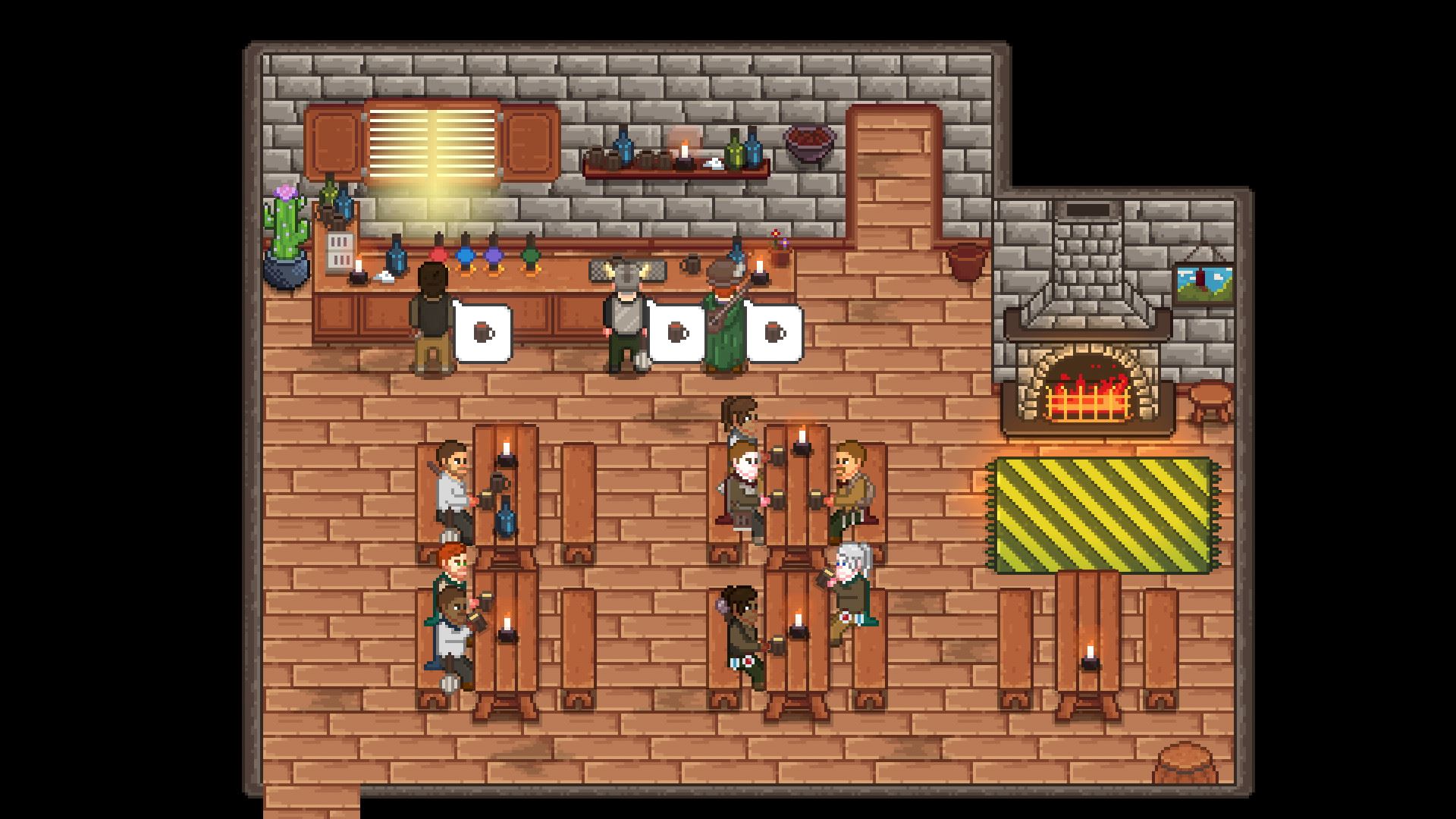Choose the beer order bubble next to the green-cloaked customer

pos(773,333)
